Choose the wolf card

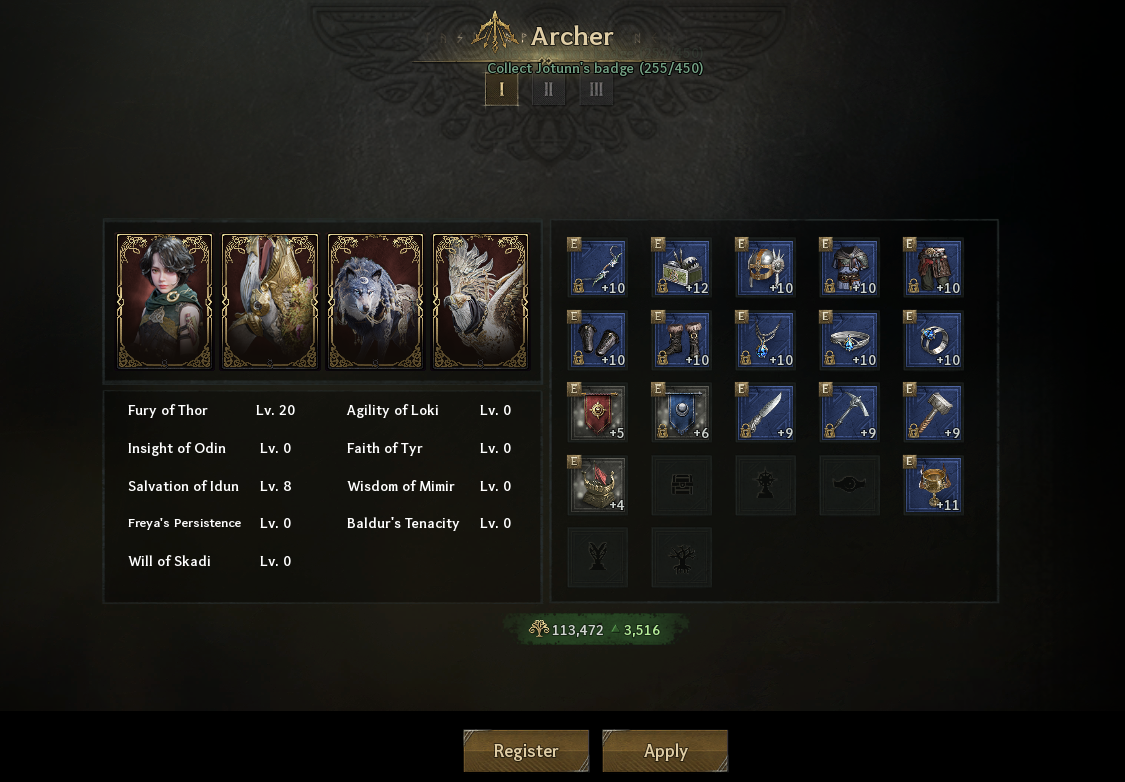[x=375, y=301]
